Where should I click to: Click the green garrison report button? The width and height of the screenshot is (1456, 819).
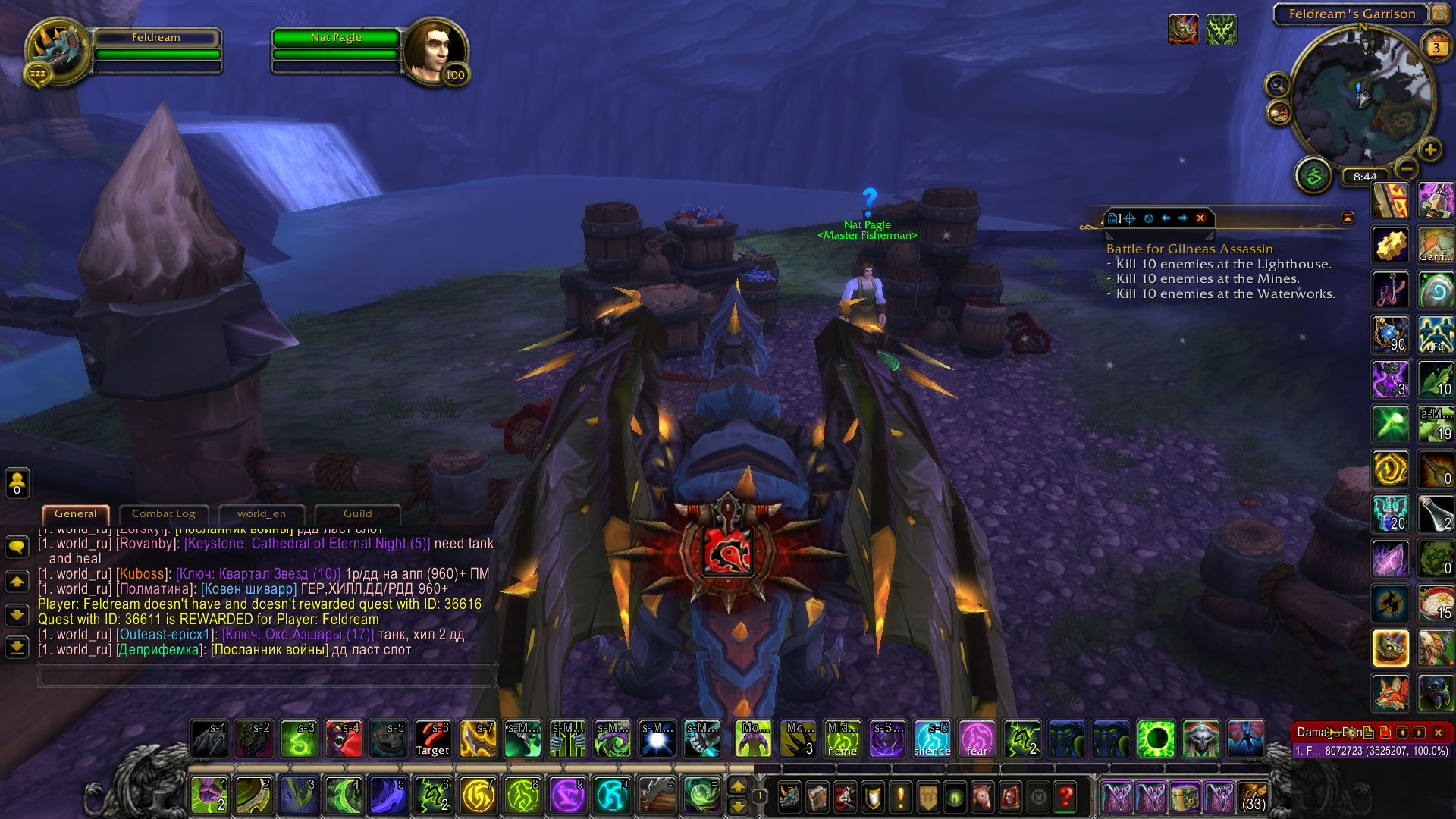1313,176
